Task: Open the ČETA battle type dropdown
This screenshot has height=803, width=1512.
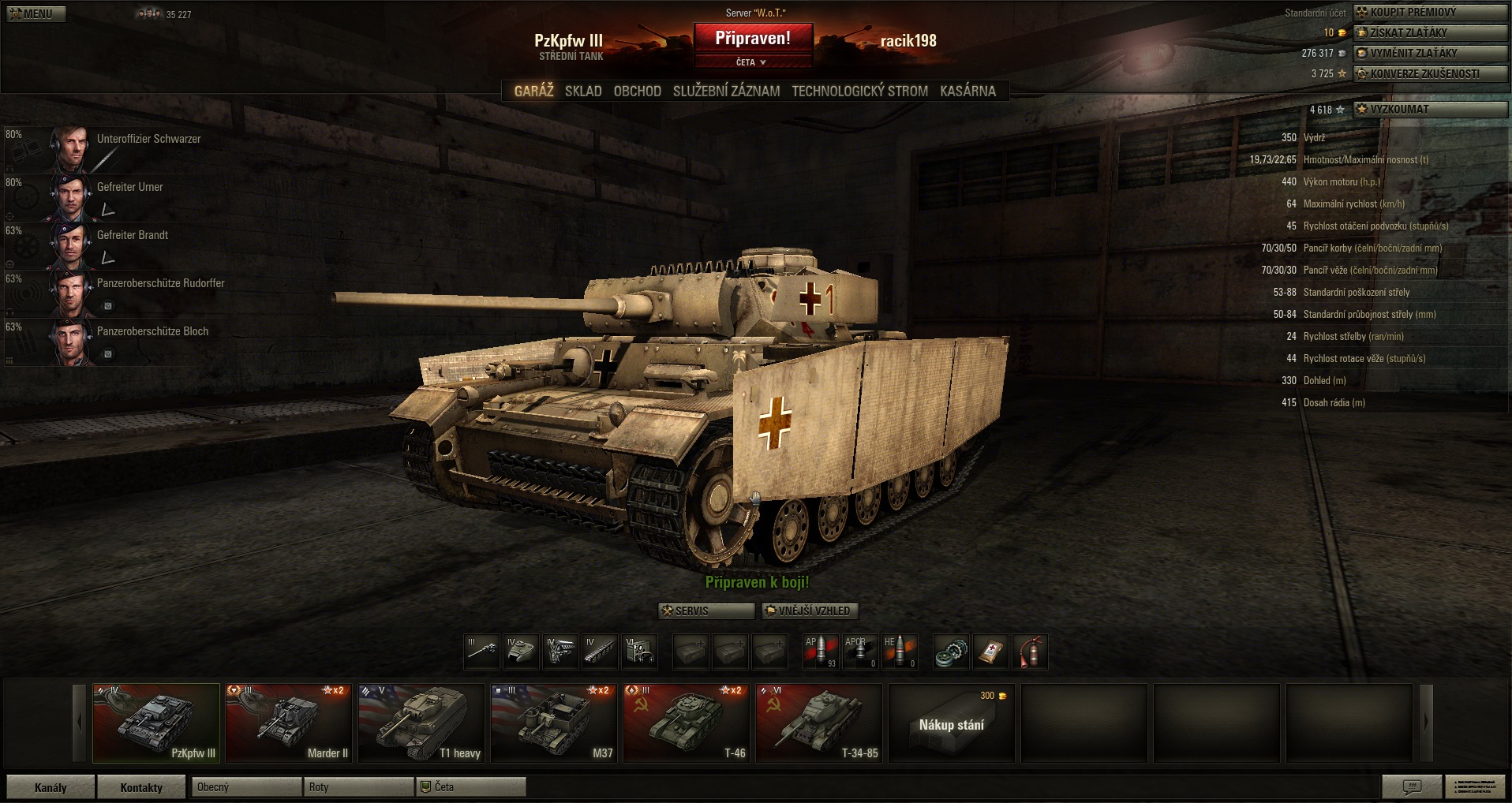Action: pyautogui.click(x=752, y=62)
